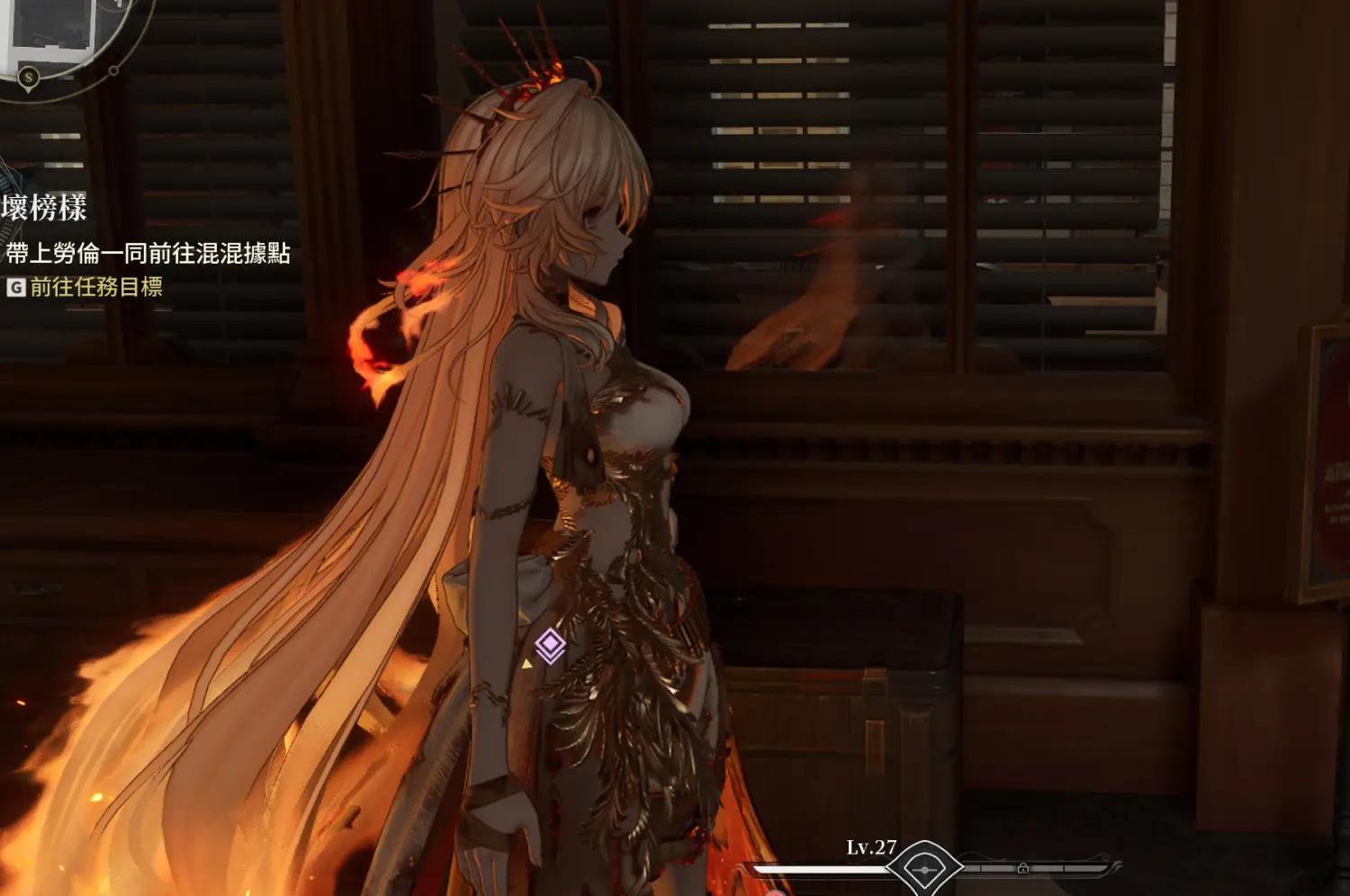The image size is (1350, 896).
Task: Select the 壞榜樣 quest tracker title
Action: [x=45, y=208]
